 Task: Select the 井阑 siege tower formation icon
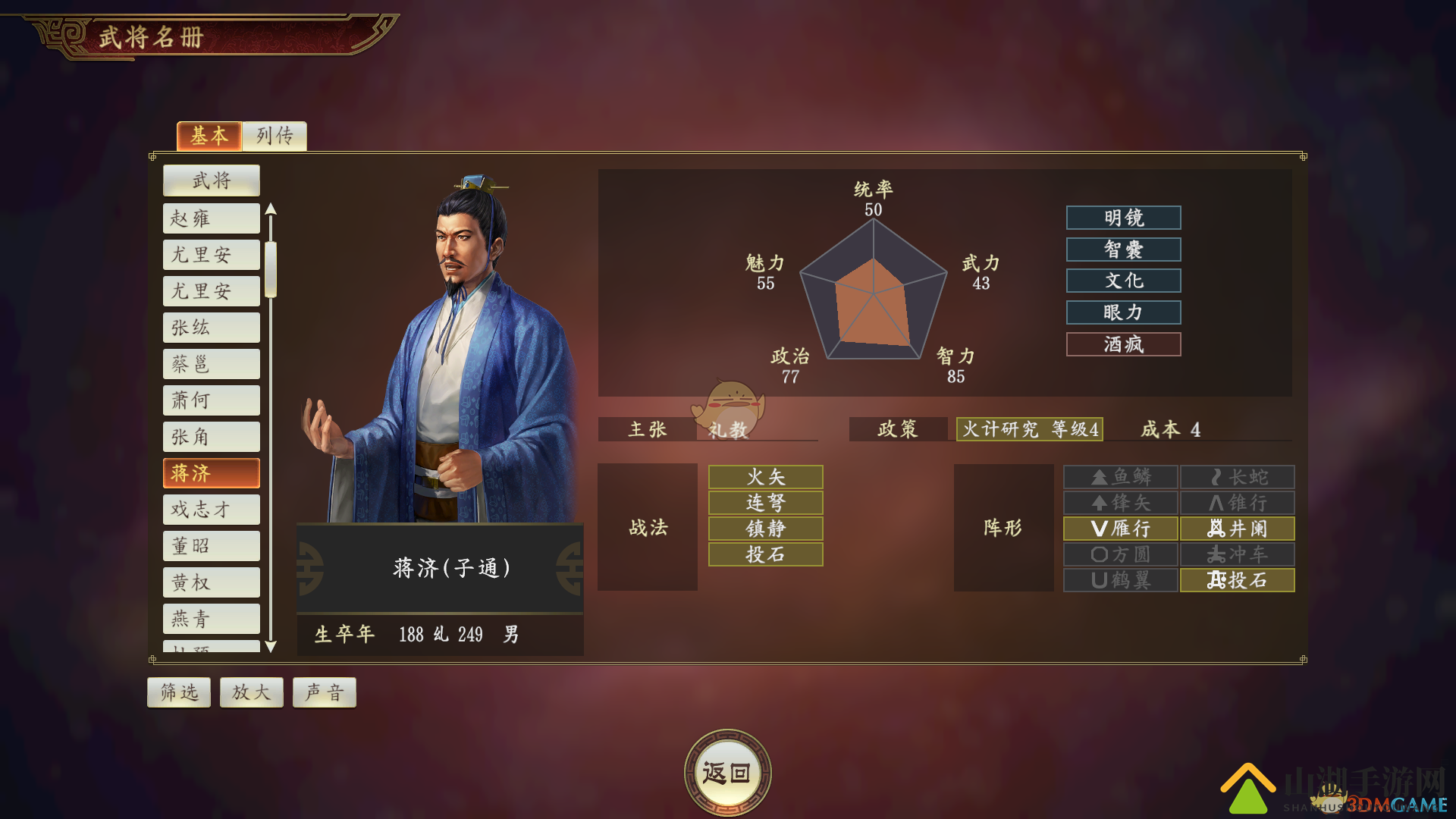click(1237, 529)
